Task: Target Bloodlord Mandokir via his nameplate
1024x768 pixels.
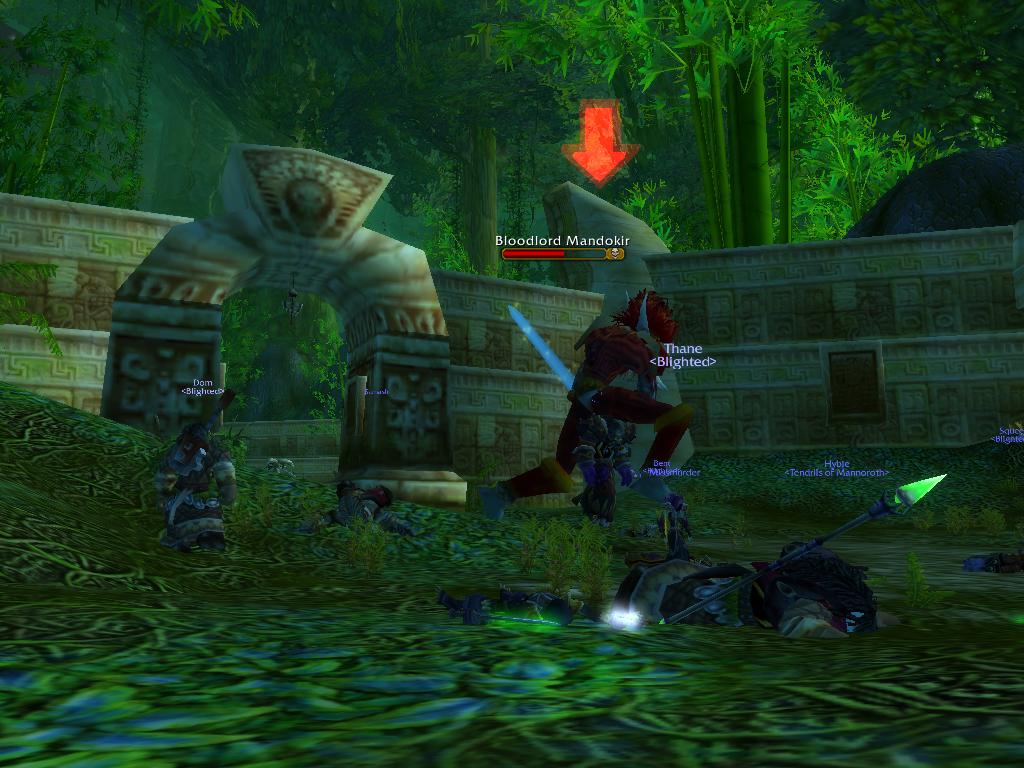Action: [560, 254]
